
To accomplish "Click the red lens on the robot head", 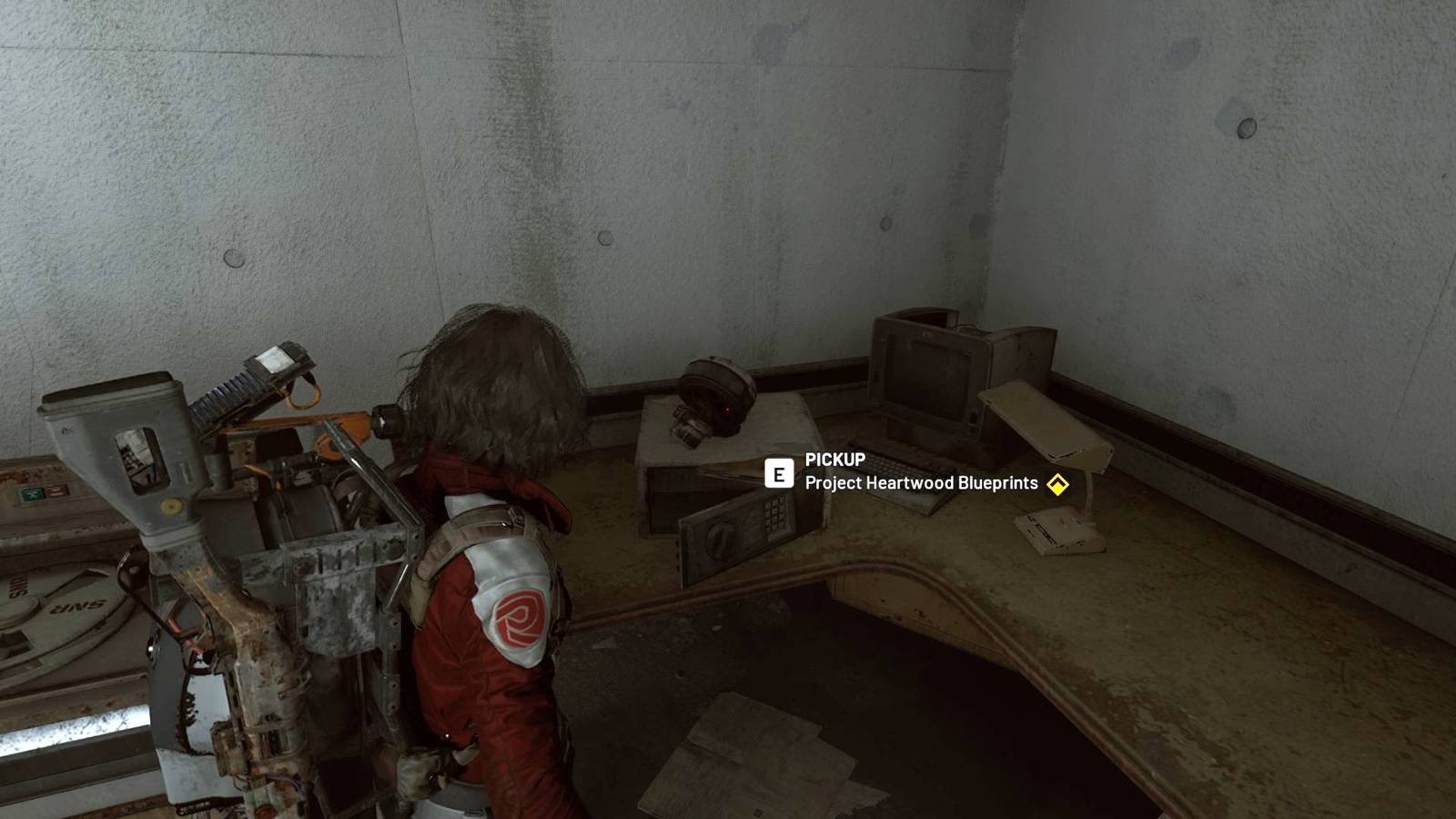I will click(x=727, y=409).
